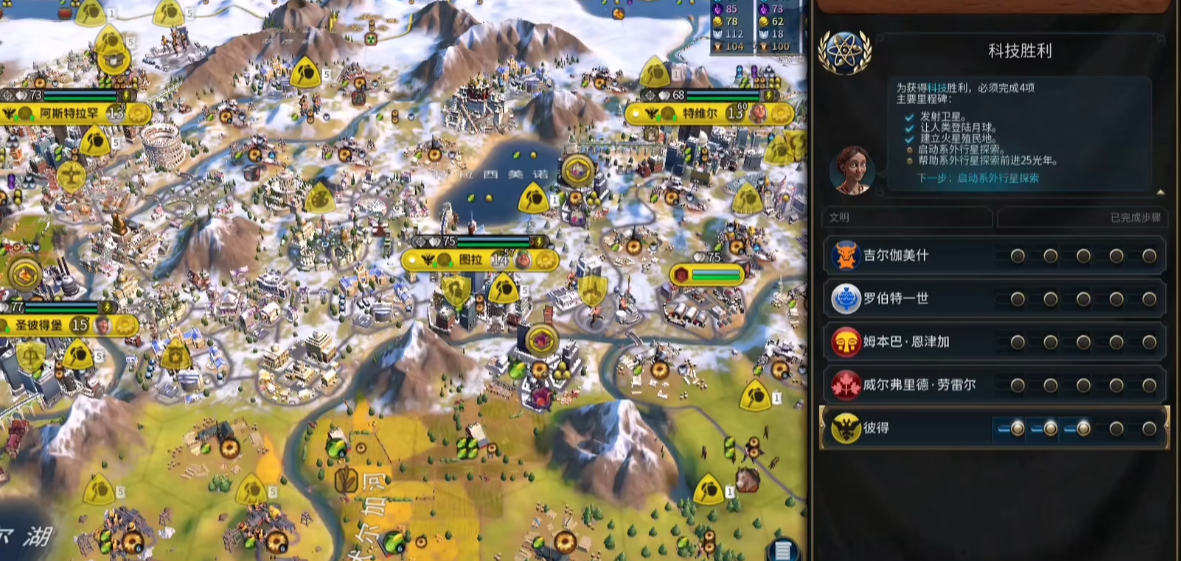Open the 威尔弗里德·劳雷尔 progress row

(995, 385)
